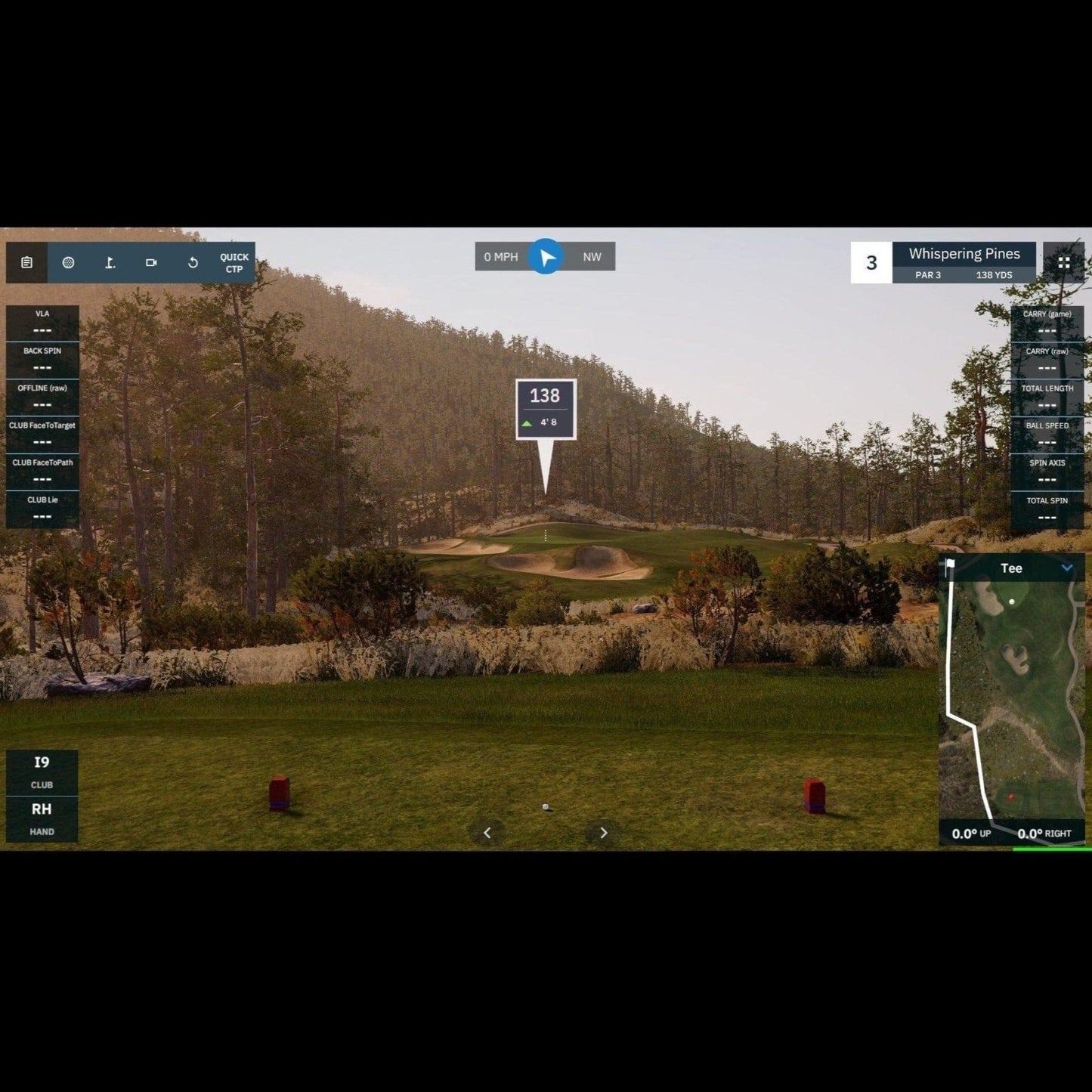Open the video camera view option

point(151,262)
